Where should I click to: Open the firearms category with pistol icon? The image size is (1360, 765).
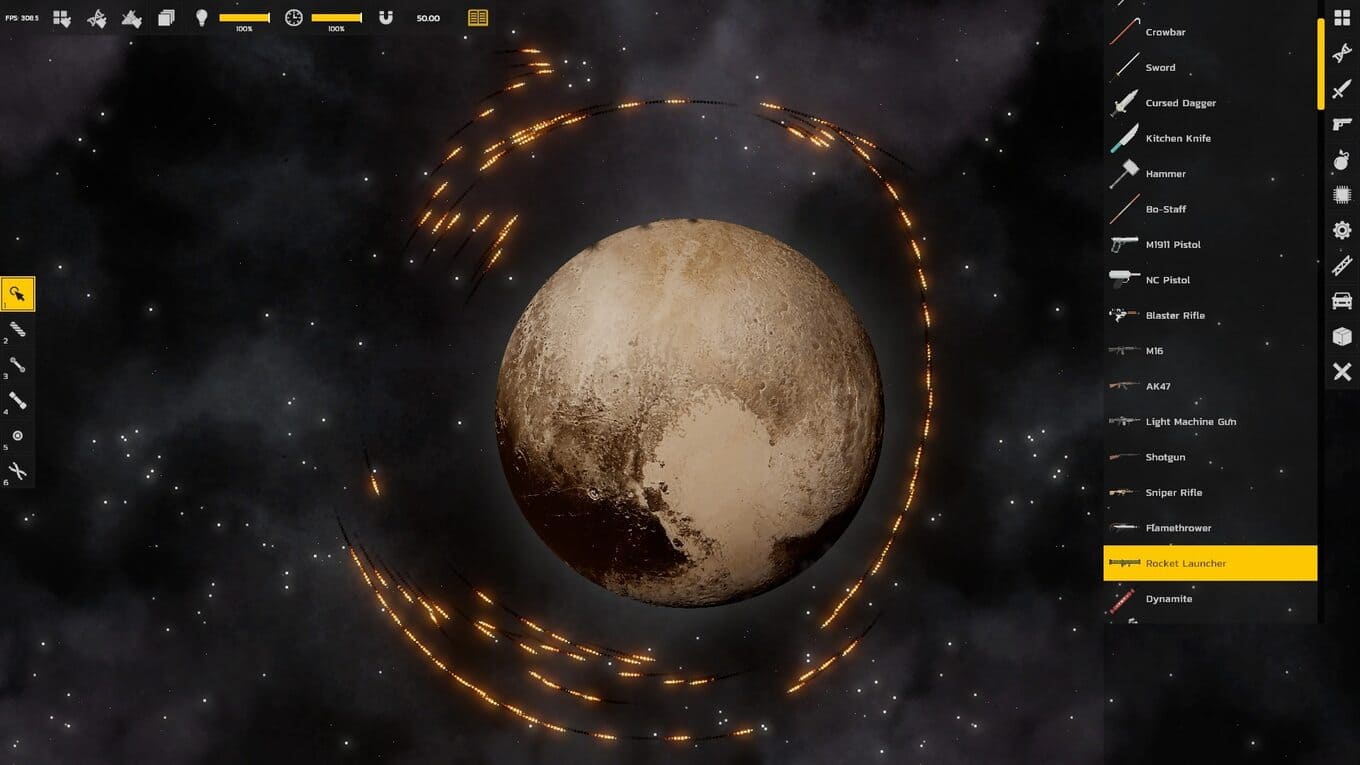[1342, 124]
